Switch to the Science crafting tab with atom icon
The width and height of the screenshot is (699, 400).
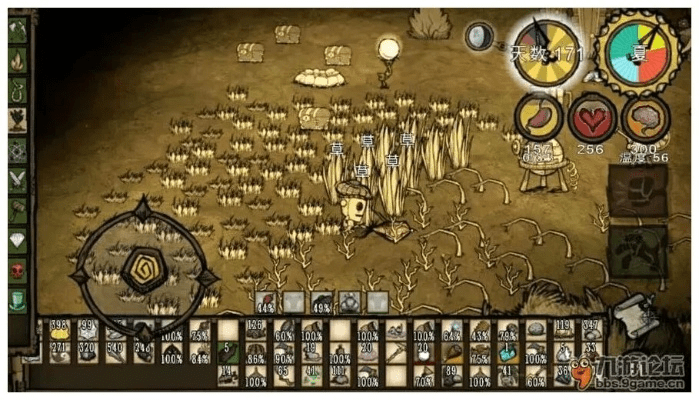coord(18,151)
